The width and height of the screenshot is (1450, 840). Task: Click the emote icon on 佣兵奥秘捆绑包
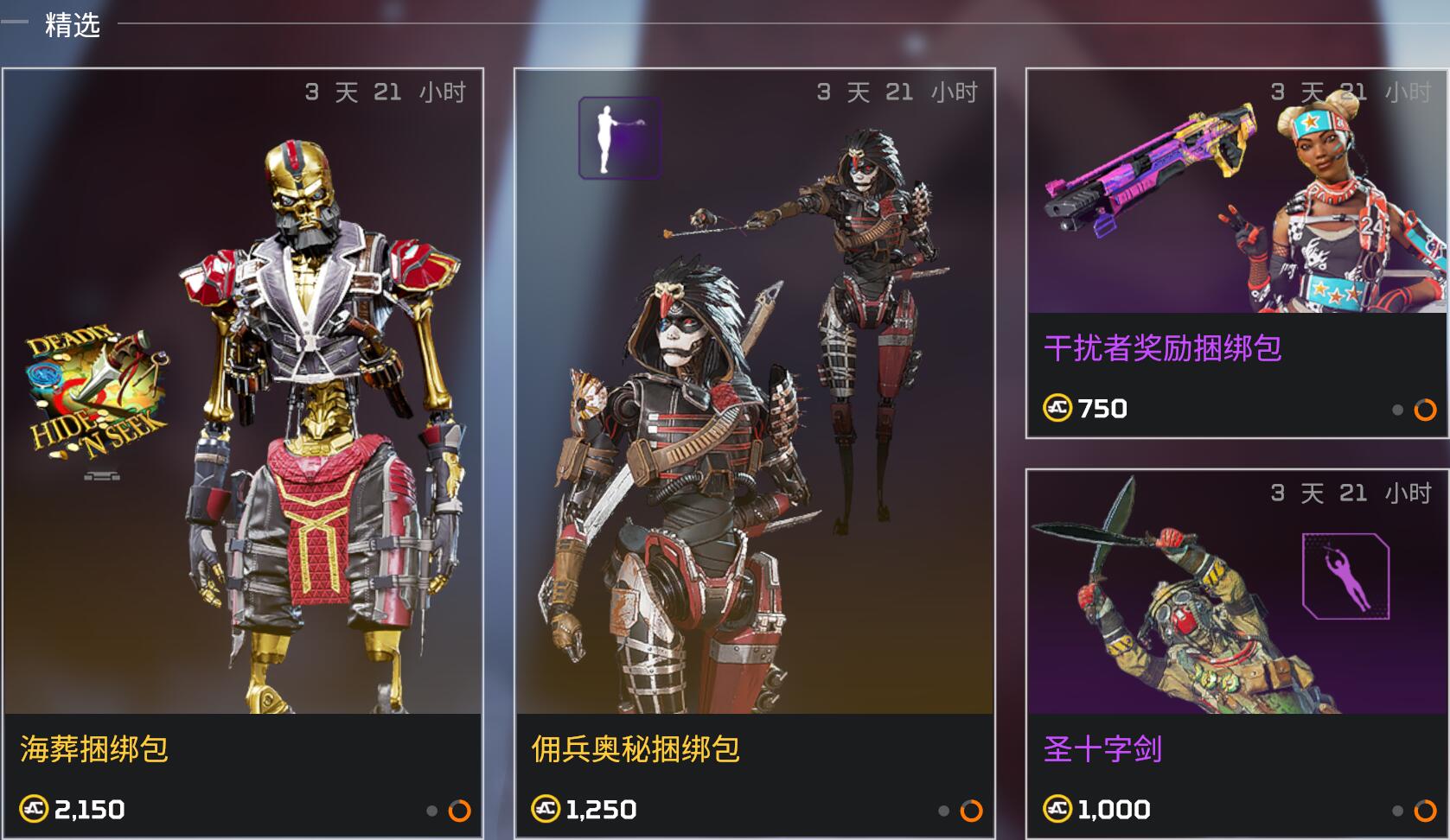point(620,138)
